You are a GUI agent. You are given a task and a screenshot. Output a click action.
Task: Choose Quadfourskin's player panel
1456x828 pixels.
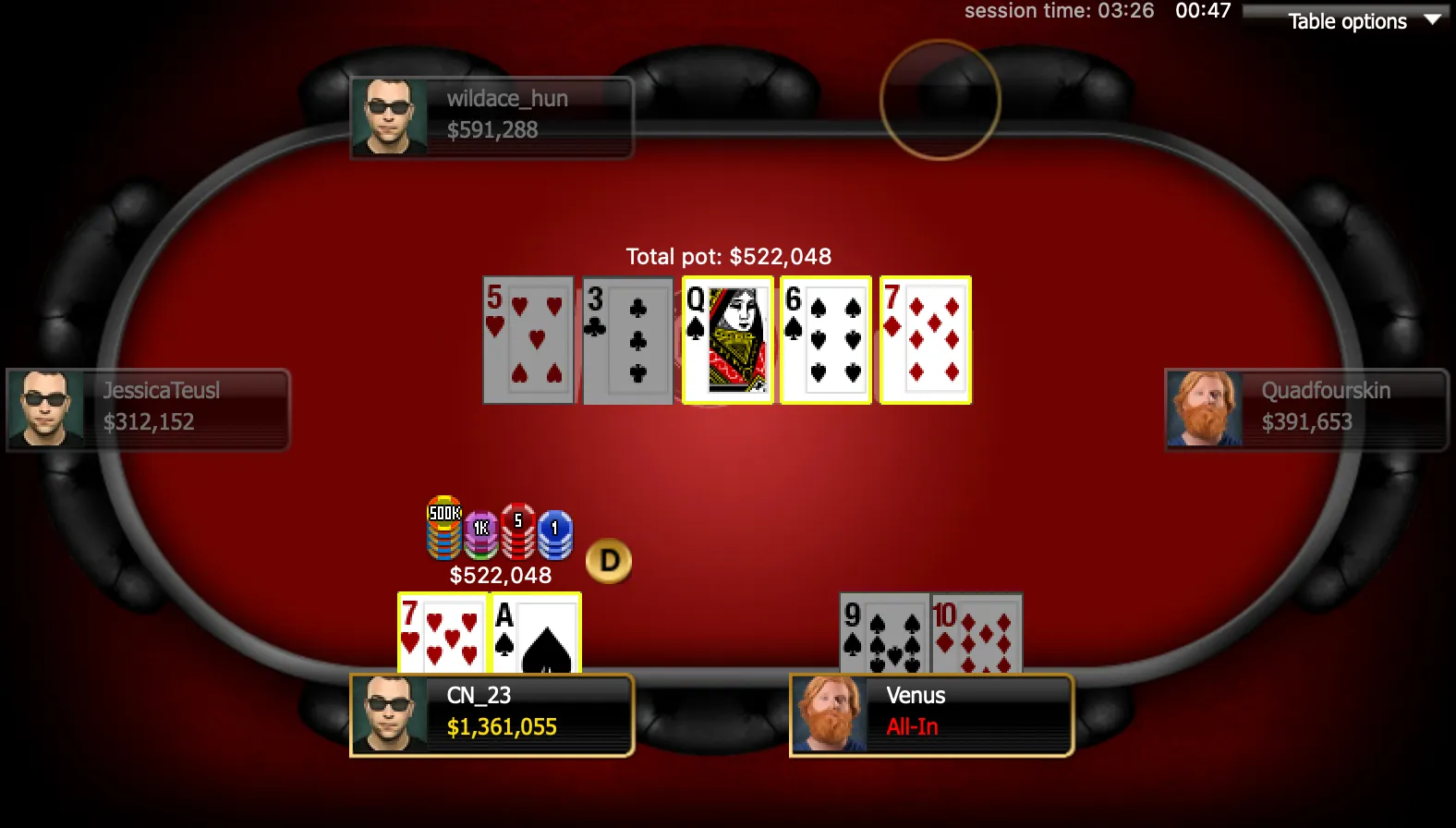tap(1306, 409)
